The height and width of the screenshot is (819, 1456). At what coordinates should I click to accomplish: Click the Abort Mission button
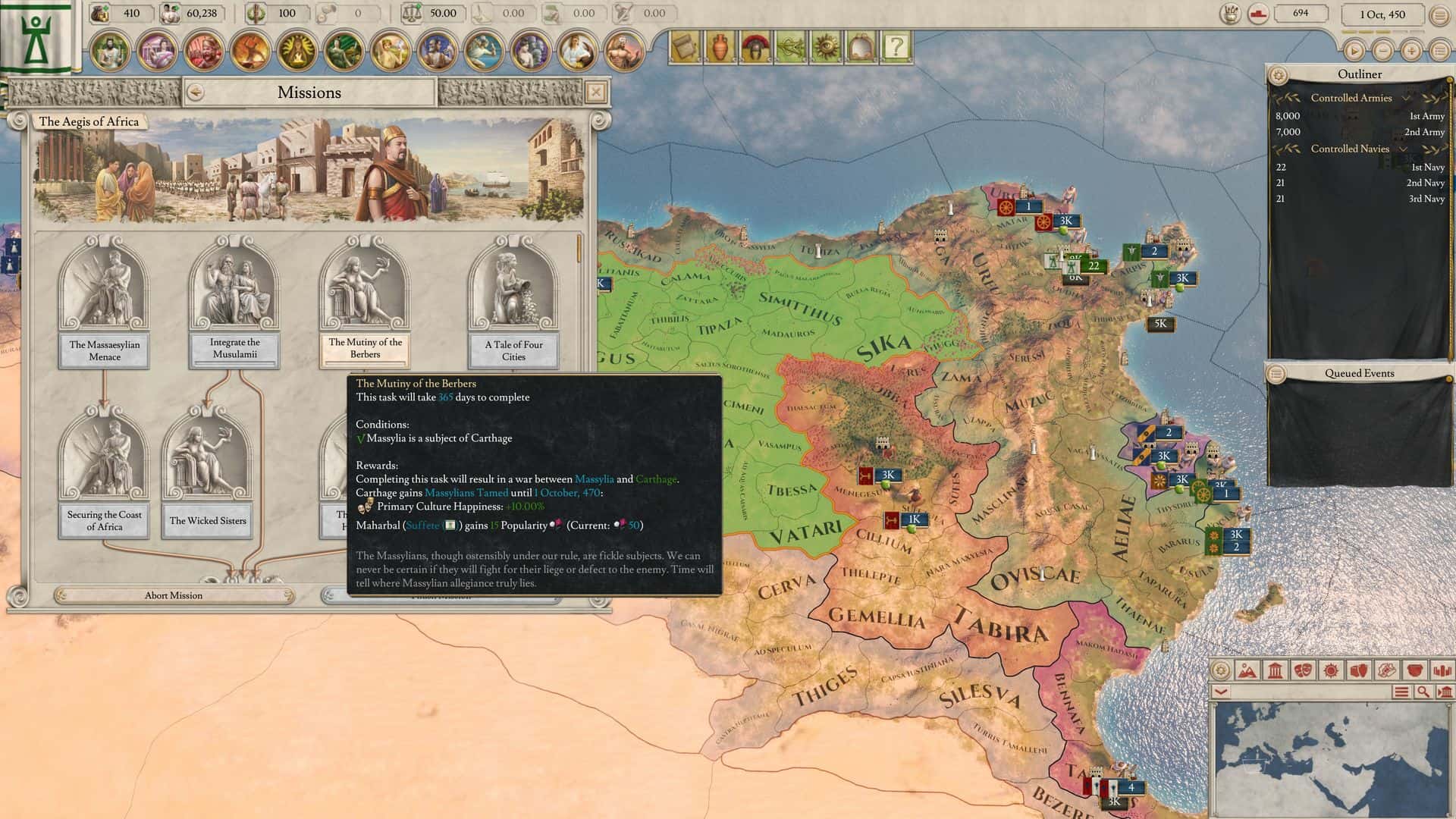click(173, 595)
